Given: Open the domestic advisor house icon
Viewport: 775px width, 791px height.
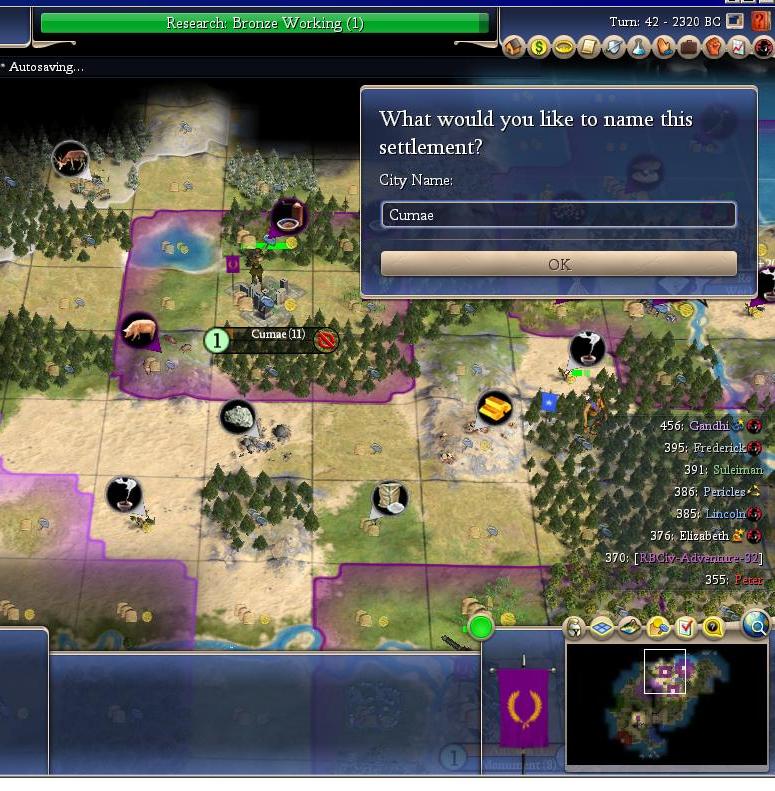Looking at the screenshot, I should [514, 47].
